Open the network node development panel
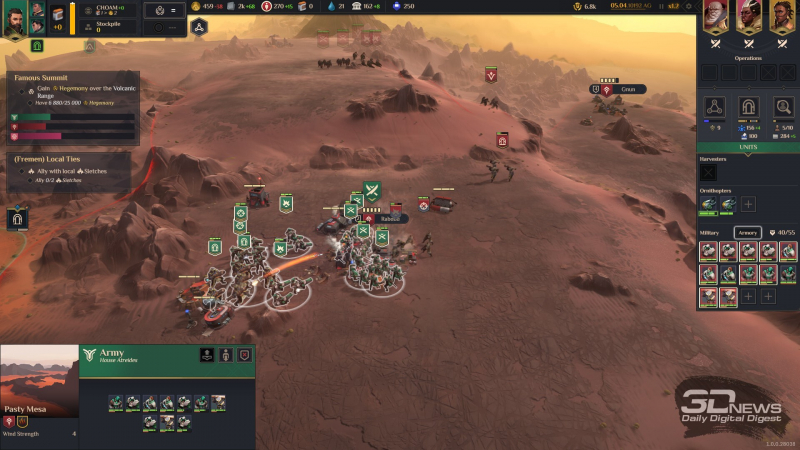 tap(713, 107)
